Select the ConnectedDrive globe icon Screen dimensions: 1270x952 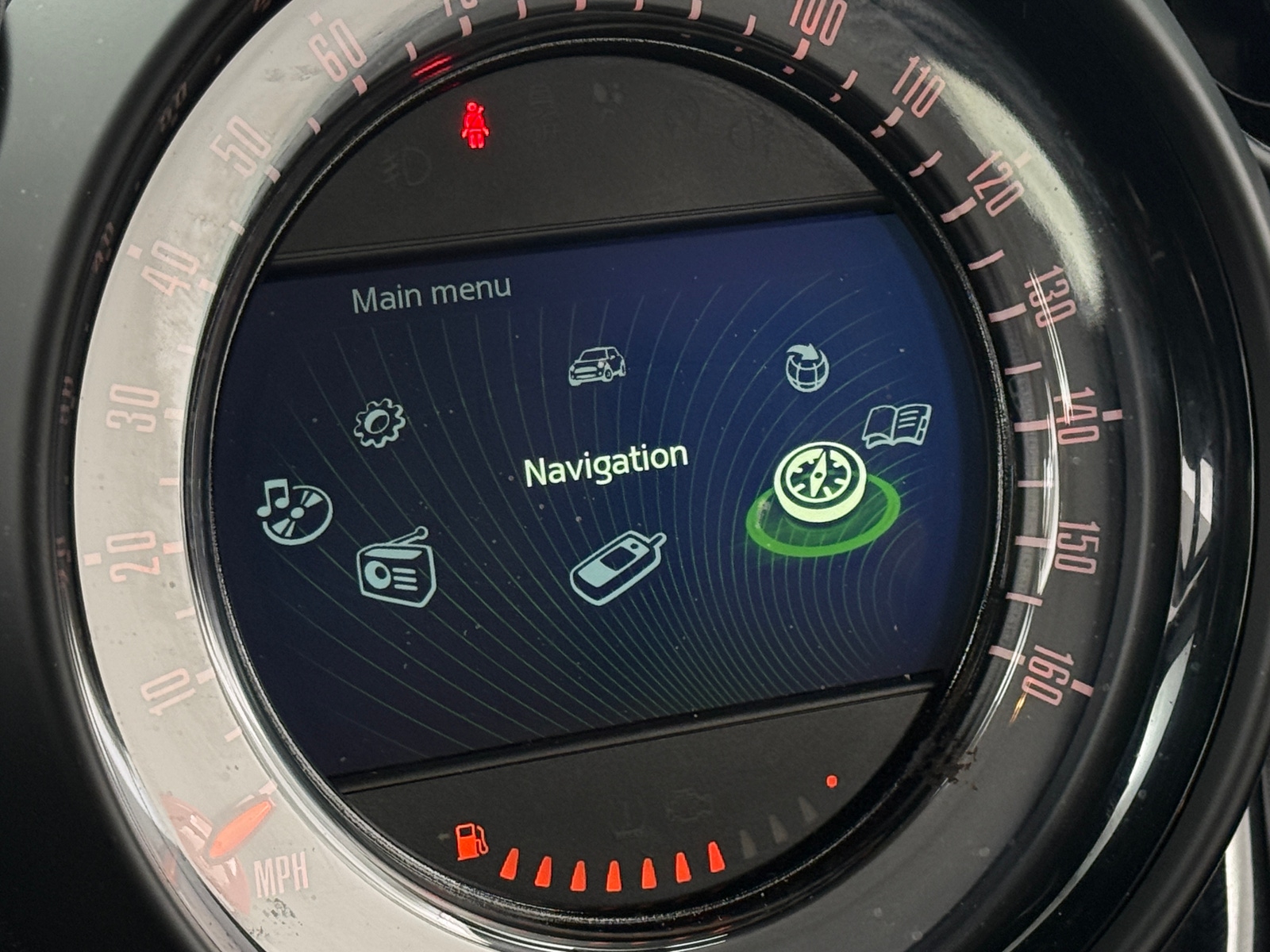point(808,367)
